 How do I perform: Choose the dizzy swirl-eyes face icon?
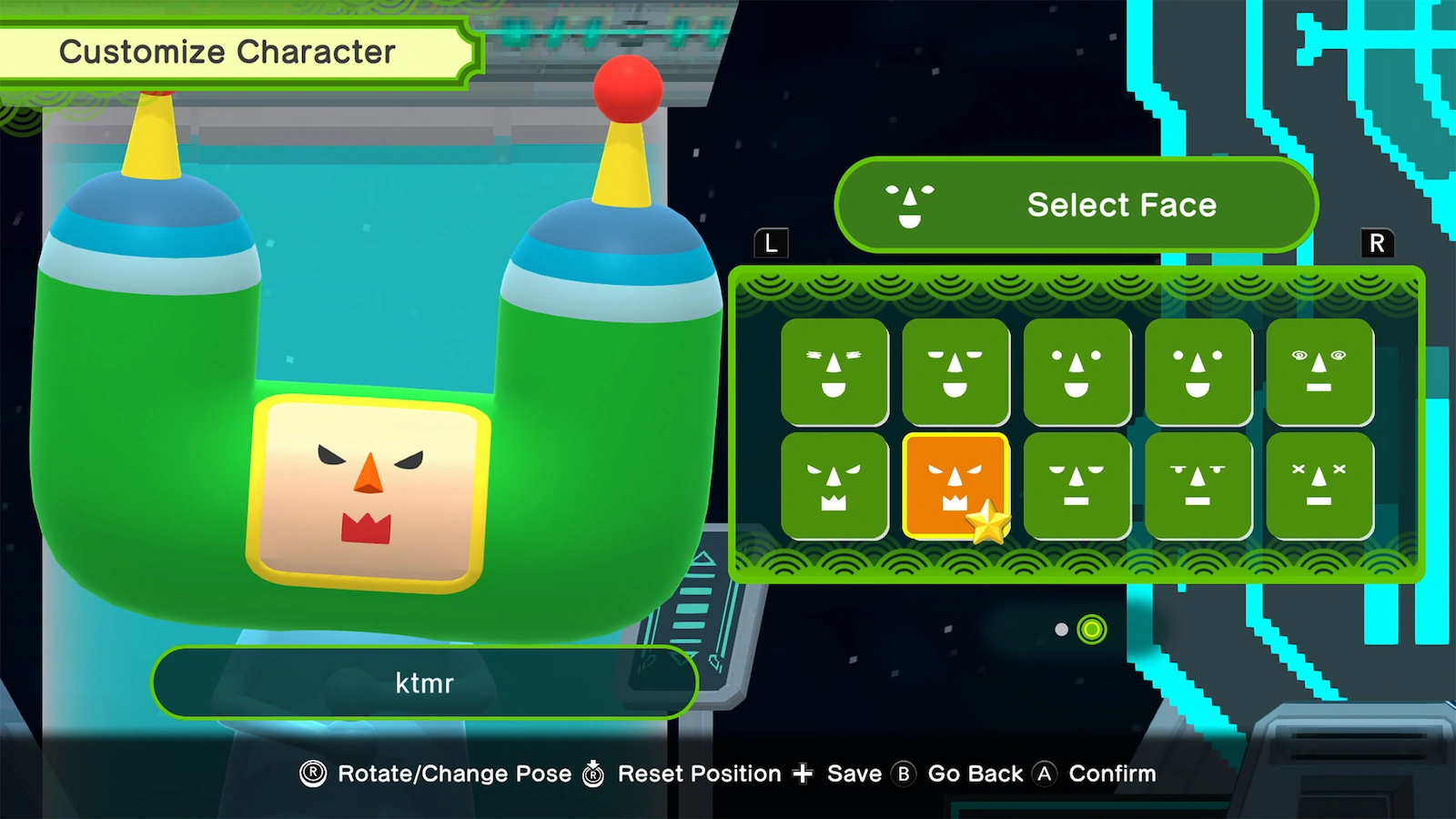1319,373
